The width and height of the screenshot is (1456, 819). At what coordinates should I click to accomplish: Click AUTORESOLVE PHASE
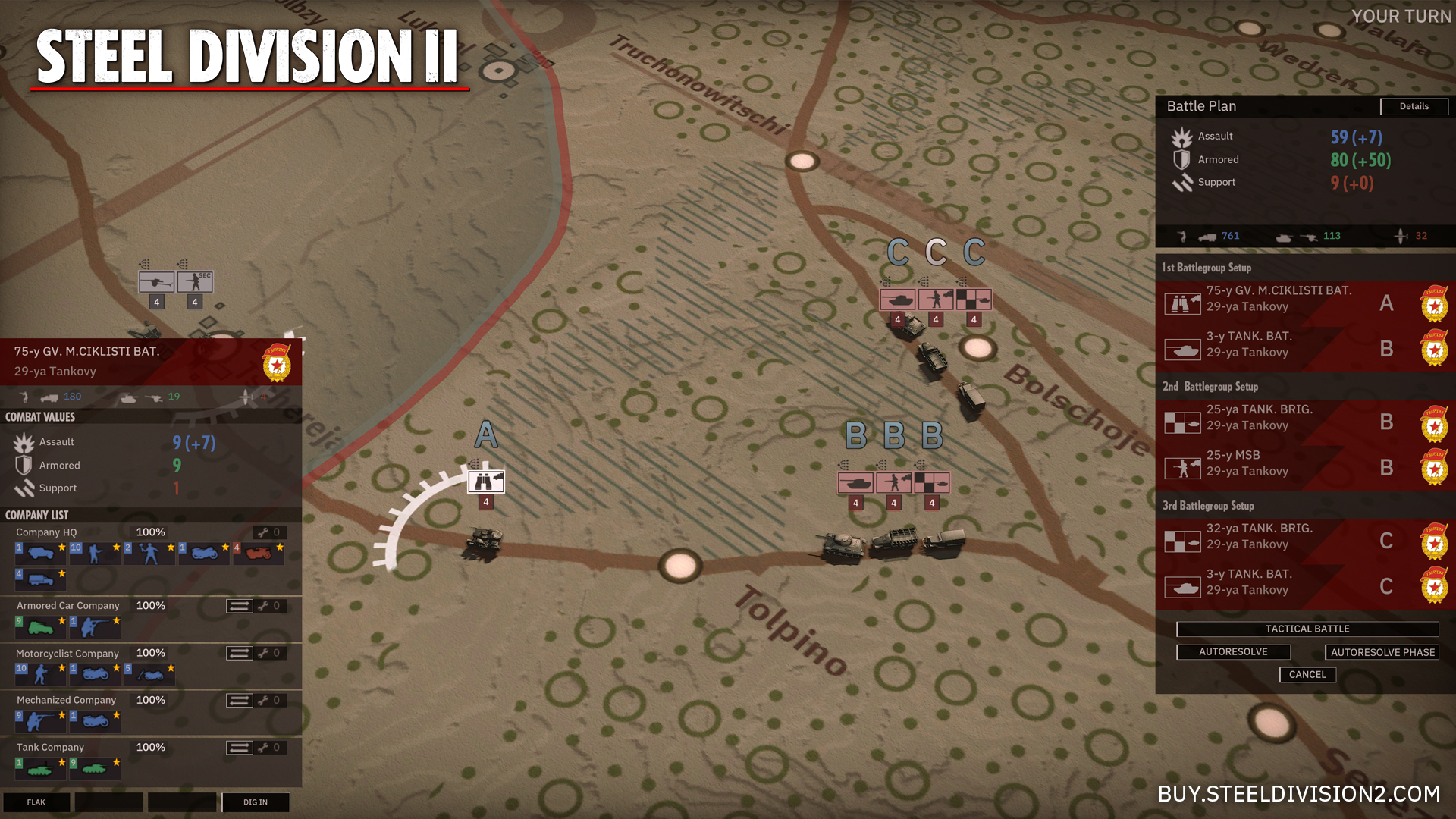tap(1381, 651)
